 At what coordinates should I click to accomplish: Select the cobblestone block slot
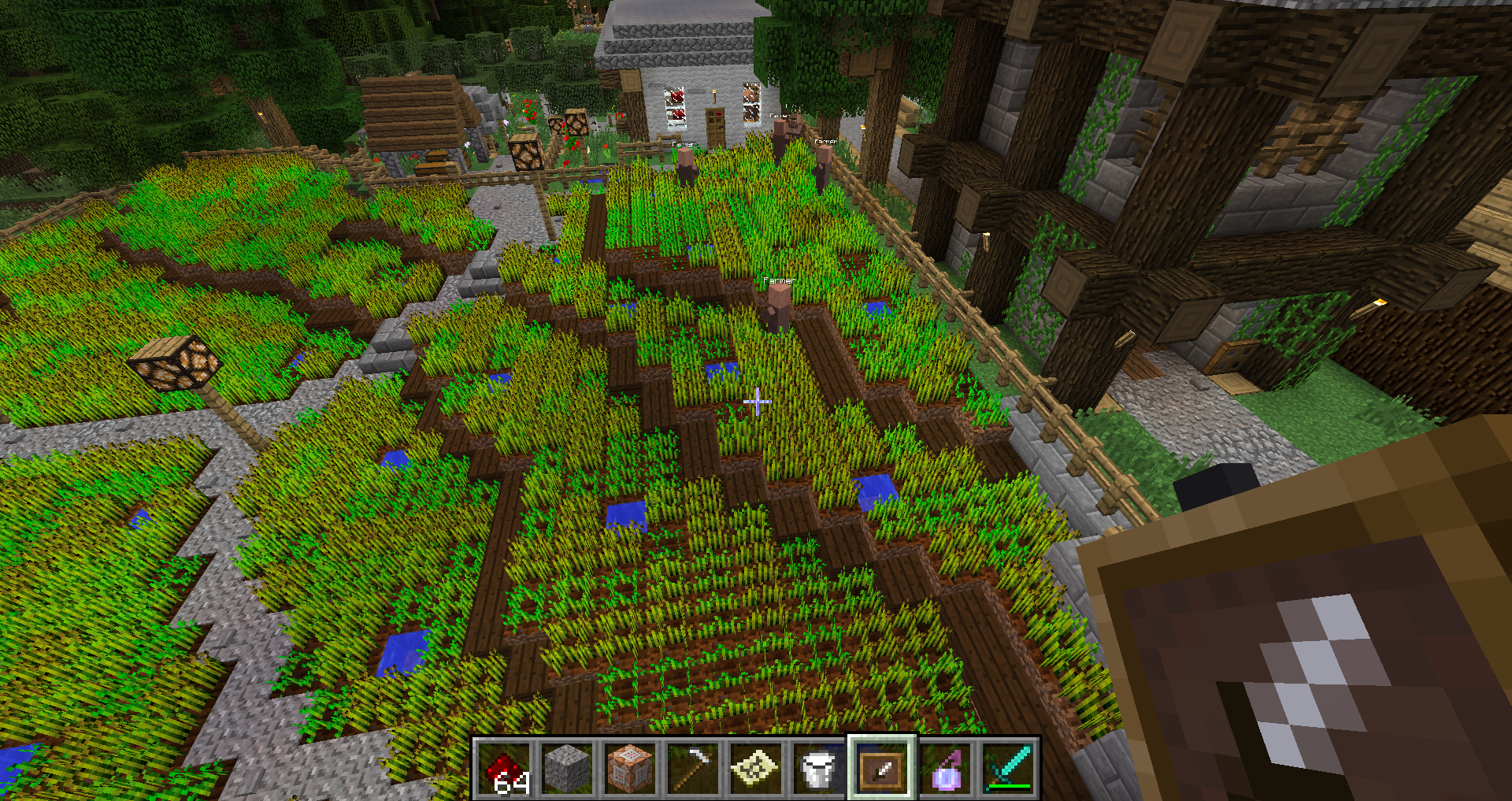click(x=567, y=768)
